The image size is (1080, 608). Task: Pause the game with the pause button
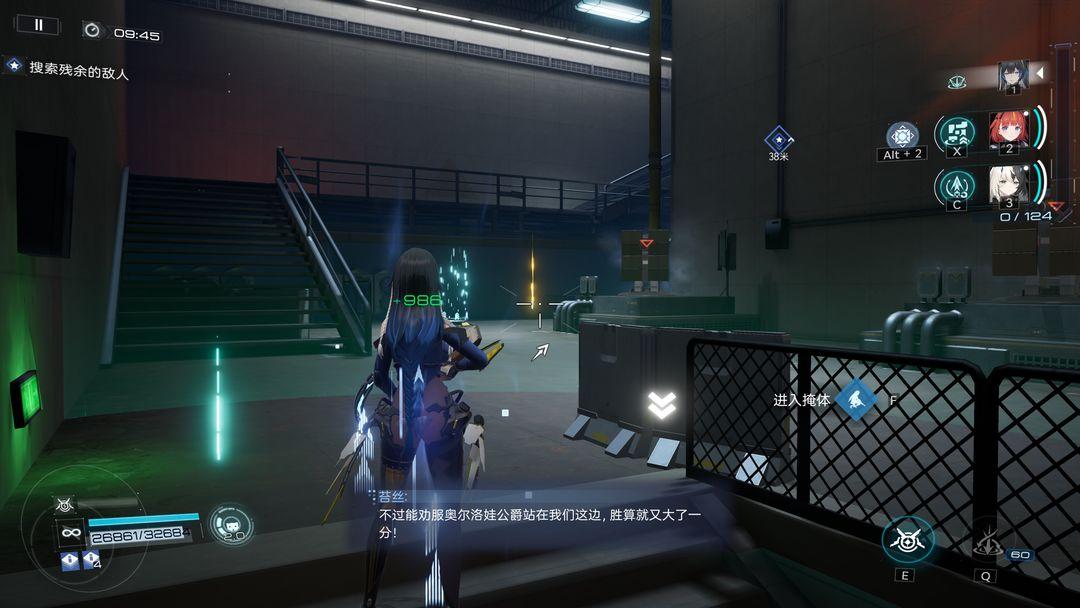(x=38, y=25)
